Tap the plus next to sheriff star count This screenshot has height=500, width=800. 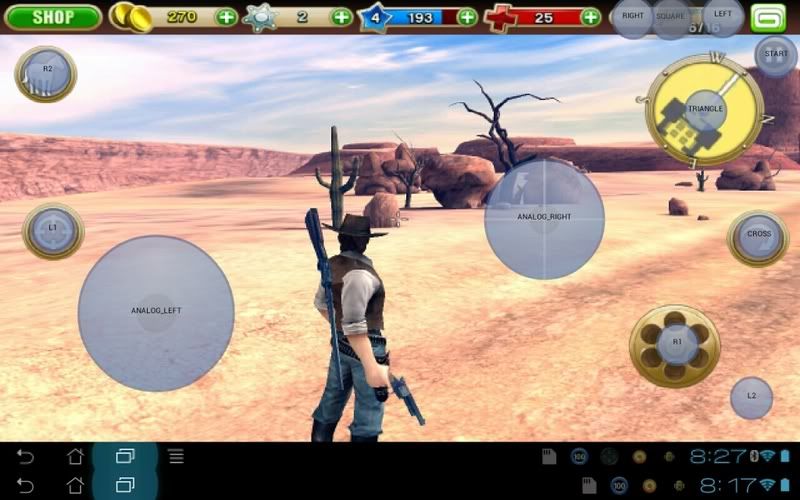click(342, 17)
